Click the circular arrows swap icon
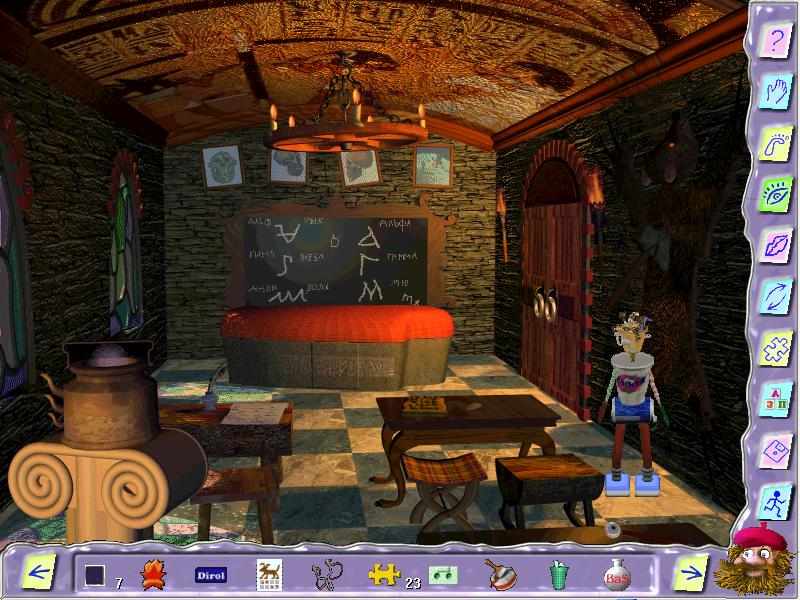The height and width of the screenshot is (600, 800). 773,297
